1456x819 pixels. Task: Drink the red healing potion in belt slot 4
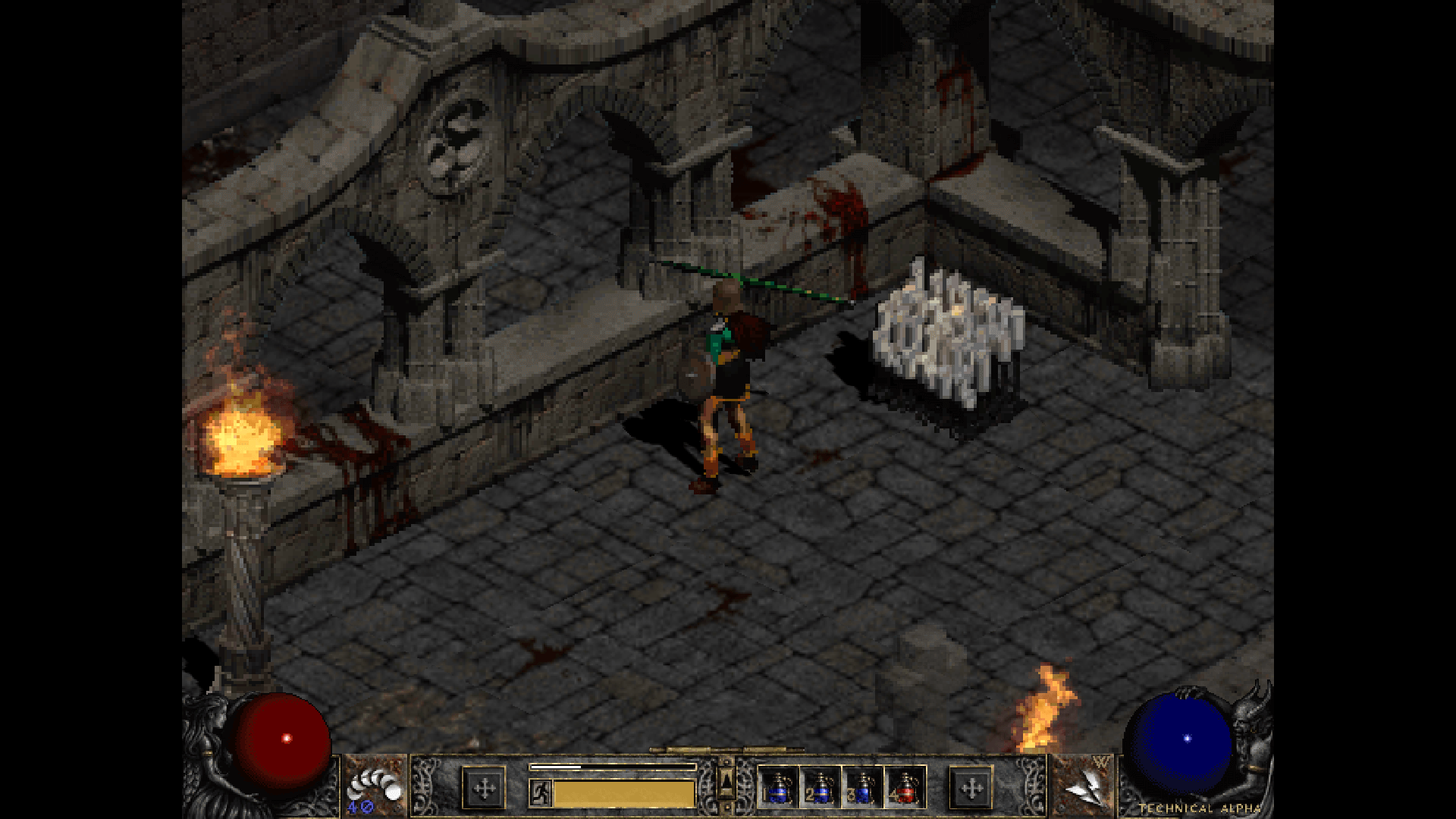tap(905, 787)
